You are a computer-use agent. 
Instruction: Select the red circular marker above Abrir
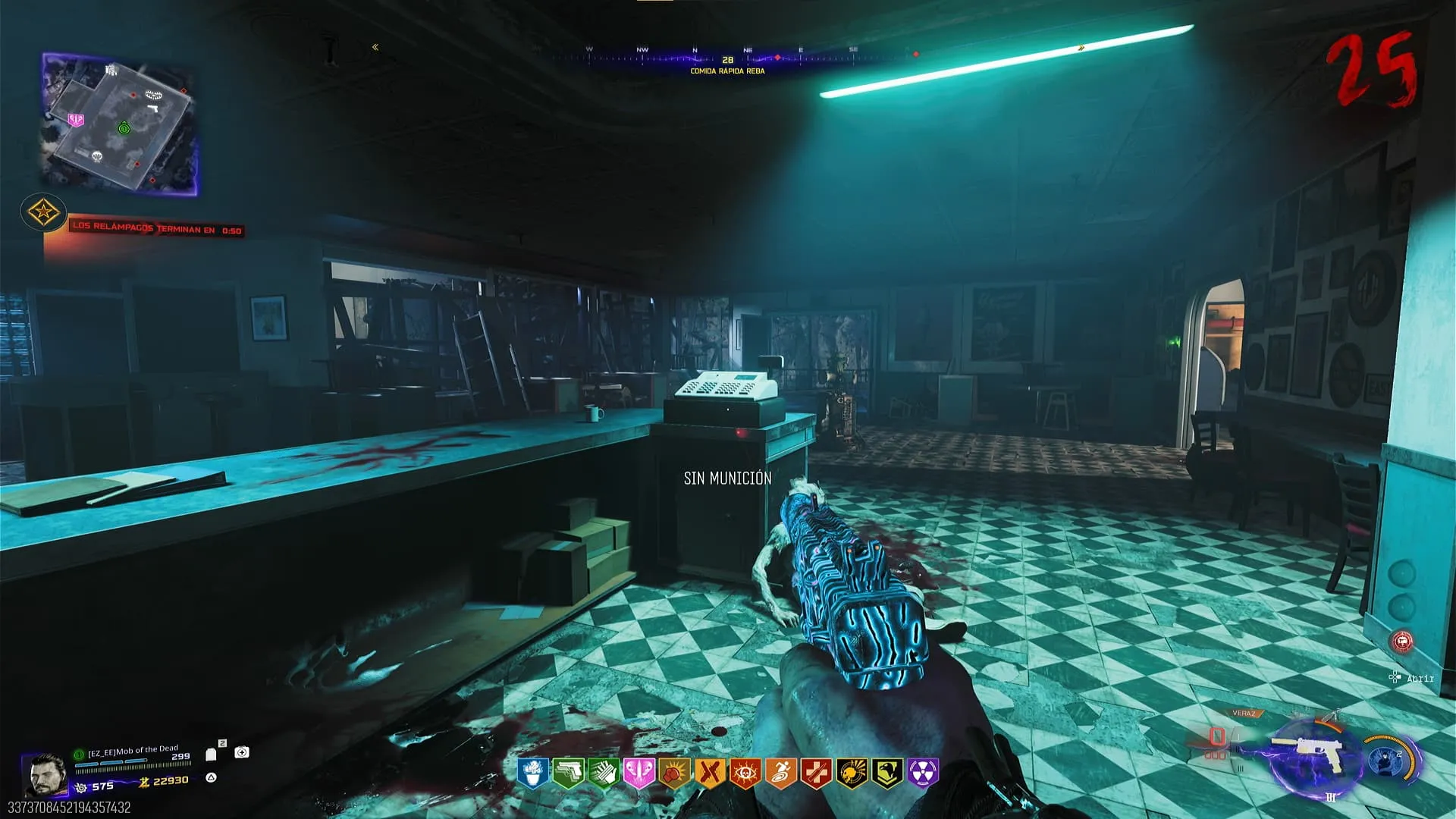coord(1402,642)
